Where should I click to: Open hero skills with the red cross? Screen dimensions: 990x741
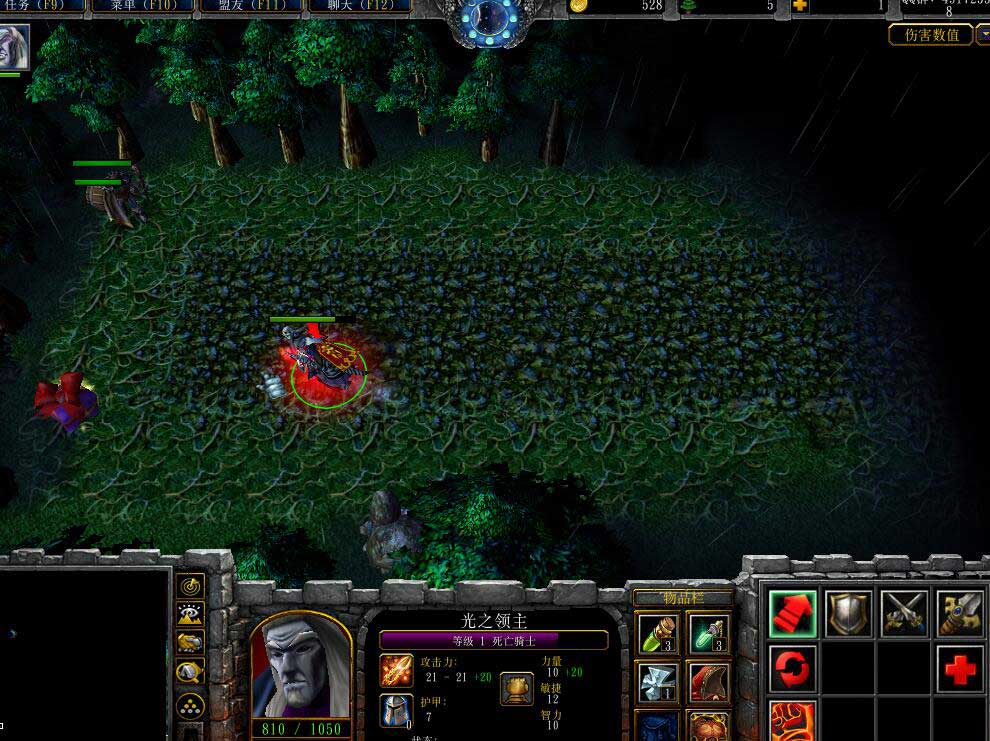click(960, 668)
